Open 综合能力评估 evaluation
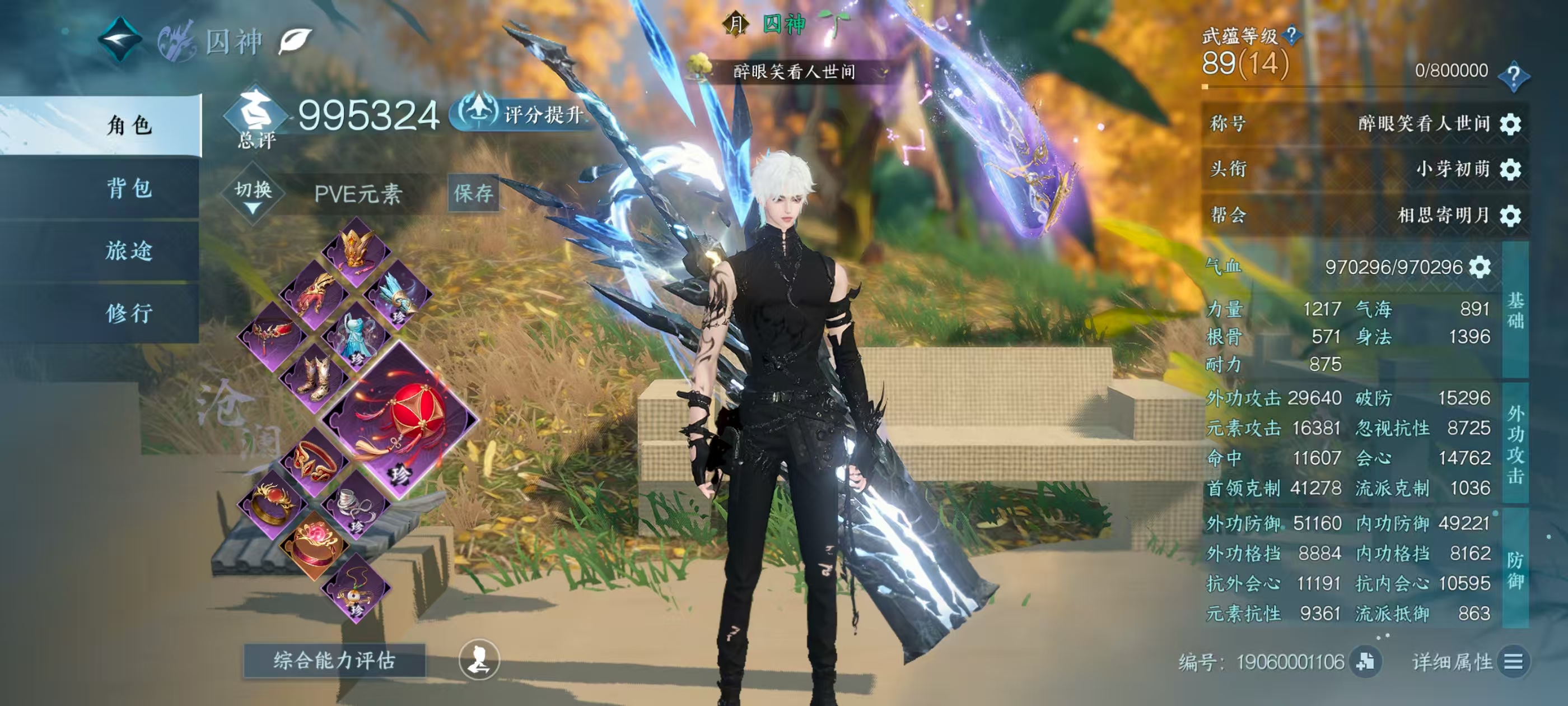Image resolution: width=1568 pixels, height=706 pixels. (334, 660)
